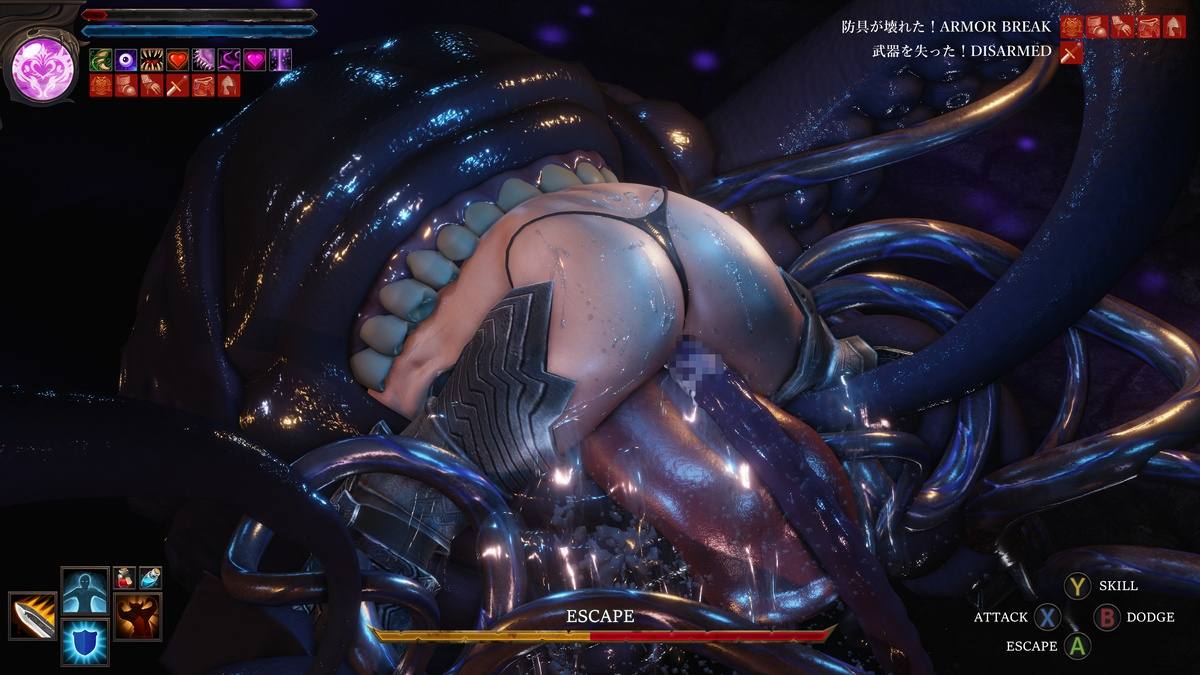
Task: Use the red health potion
Action: point(124,577)
